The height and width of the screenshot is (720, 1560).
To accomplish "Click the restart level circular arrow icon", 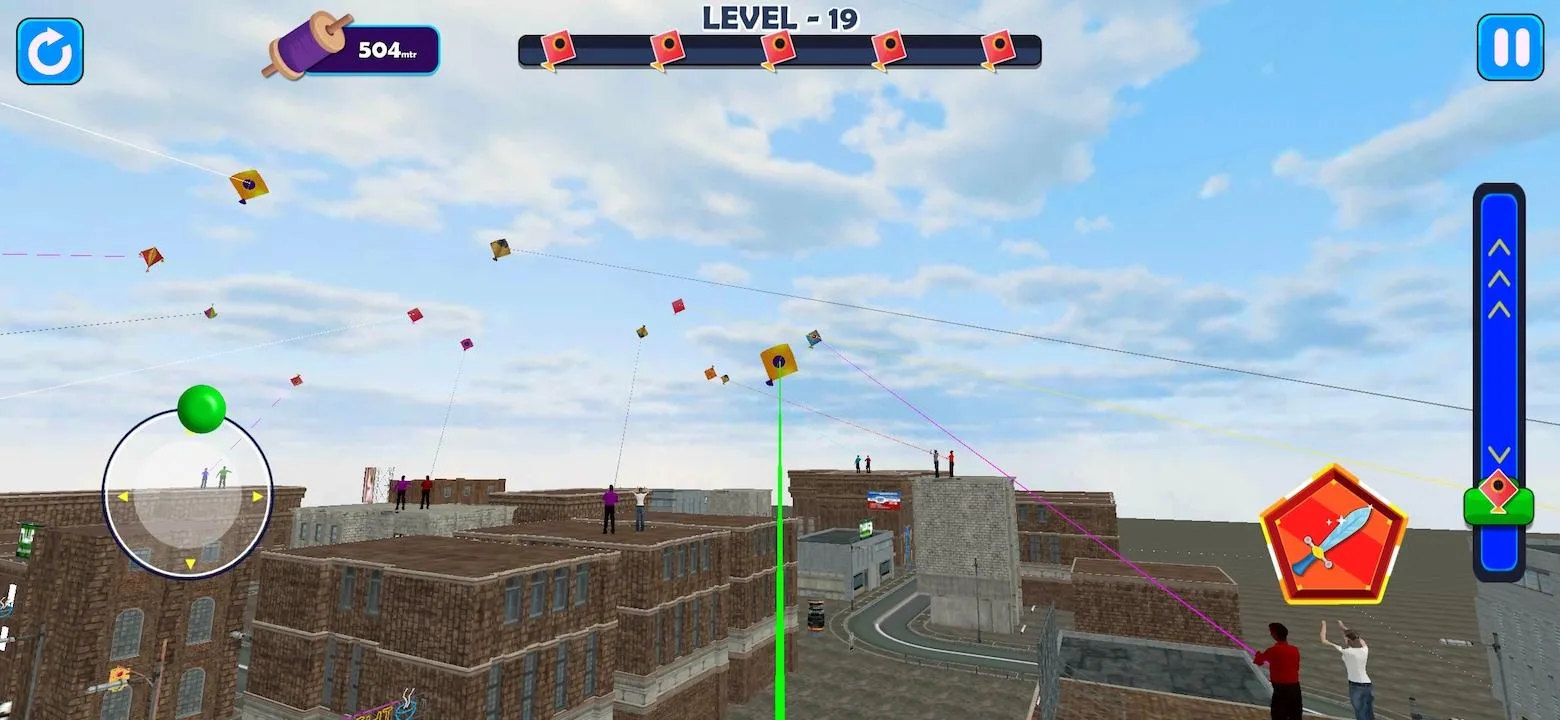I will coord(48,50).
